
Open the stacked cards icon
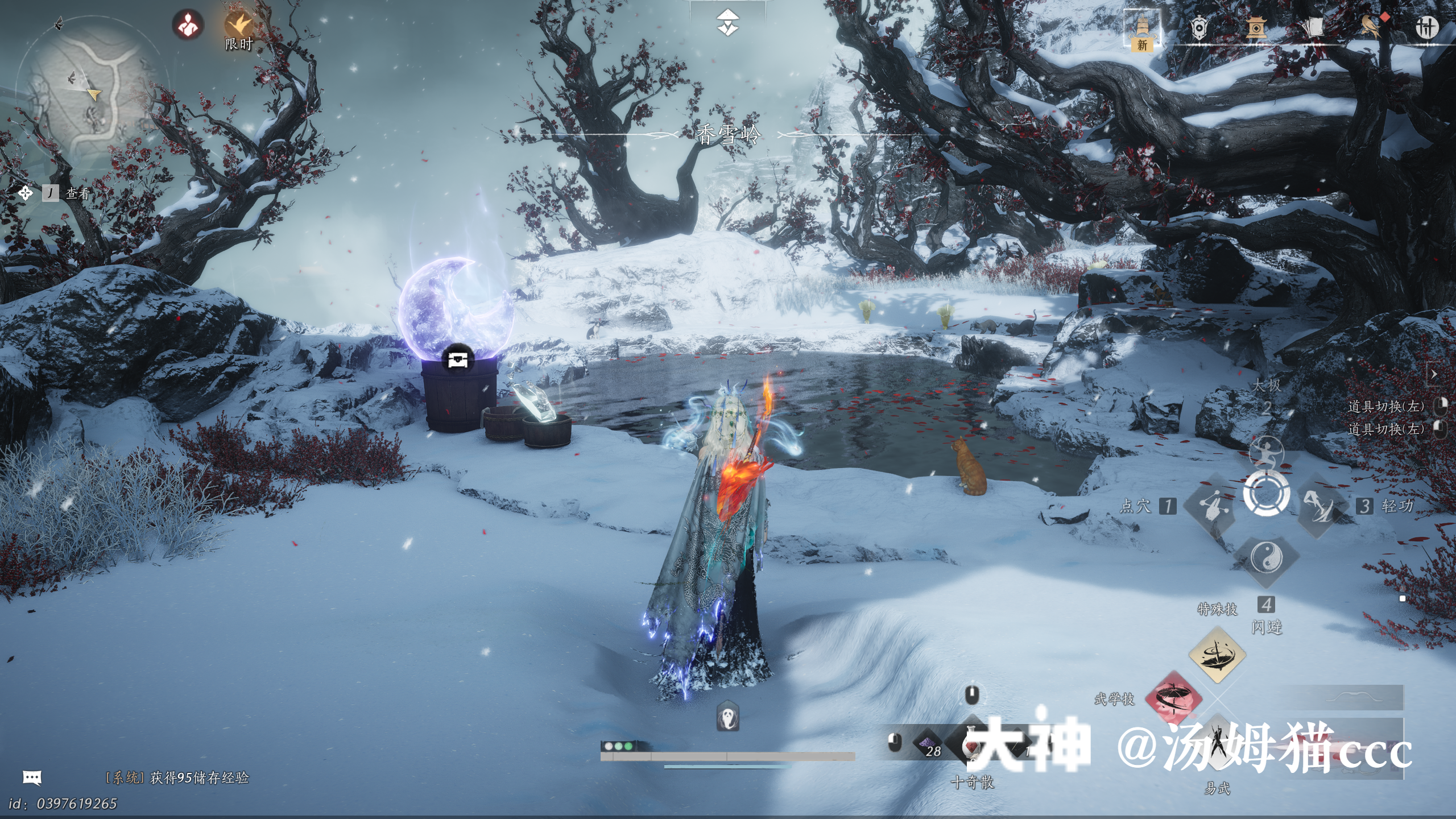click(x=1313, y=27)
